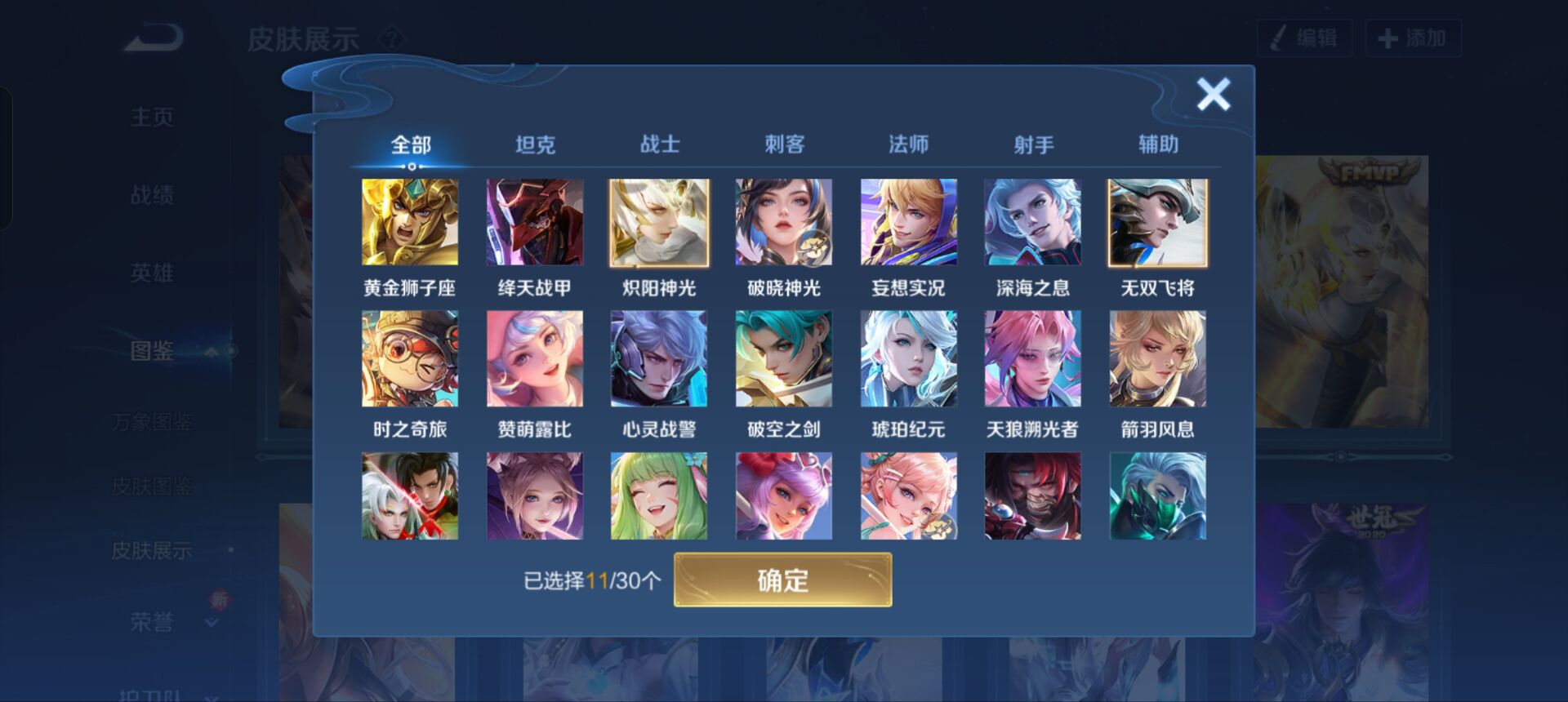1568x702 pixels.
Task: Open the 刺客 category tab
Action: (x=784, y=143)
